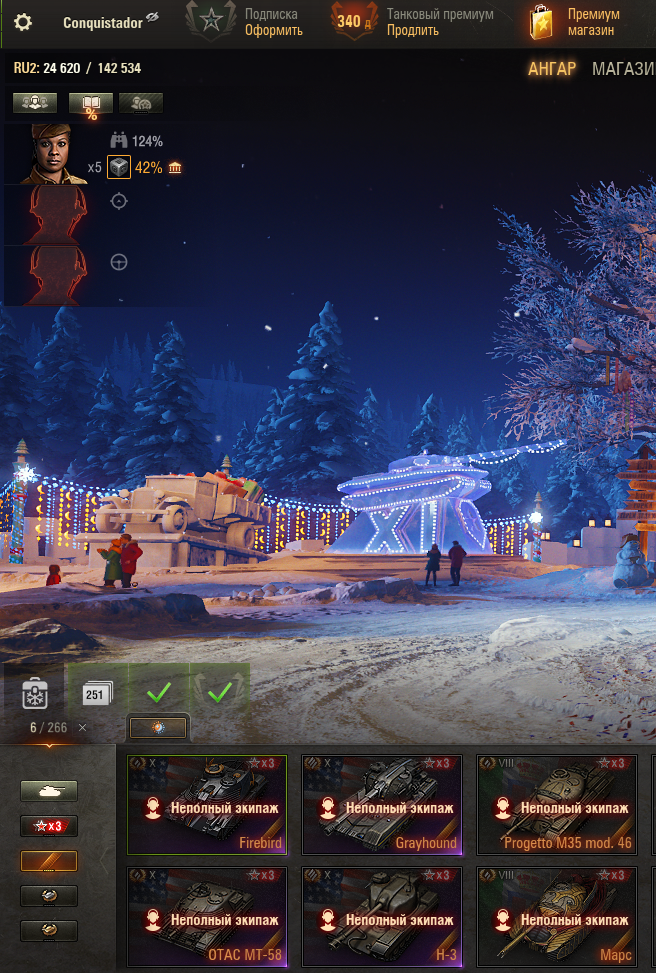Select the Firebird tank card
Viewport: 656px width, 973px height.
(x=207, y=804)
